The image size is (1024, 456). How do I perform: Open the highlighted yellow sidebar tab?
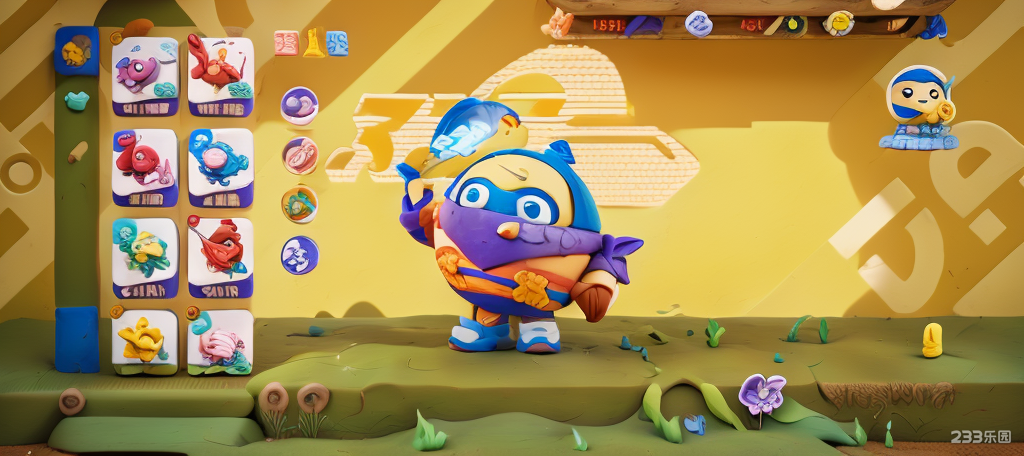(76, 51)
